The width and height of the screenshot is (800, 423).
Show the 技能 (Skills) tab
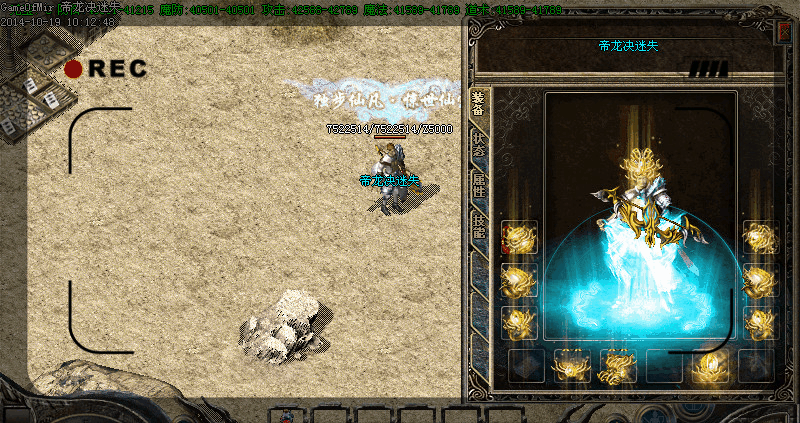click(x=479, y=223)
